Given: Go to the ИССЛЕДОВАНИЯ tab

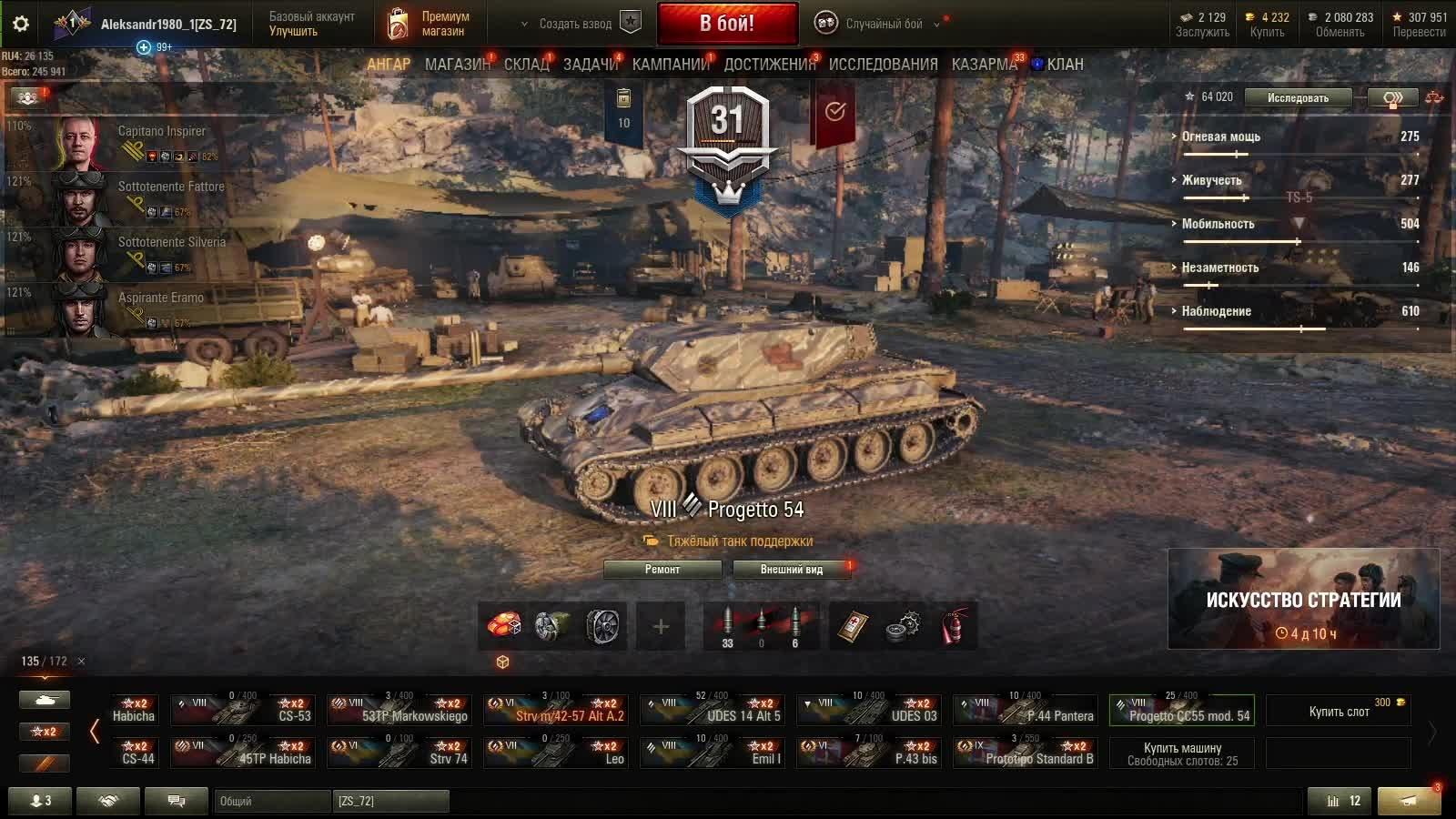Looking at the screenshot, I should click(883, 65).
